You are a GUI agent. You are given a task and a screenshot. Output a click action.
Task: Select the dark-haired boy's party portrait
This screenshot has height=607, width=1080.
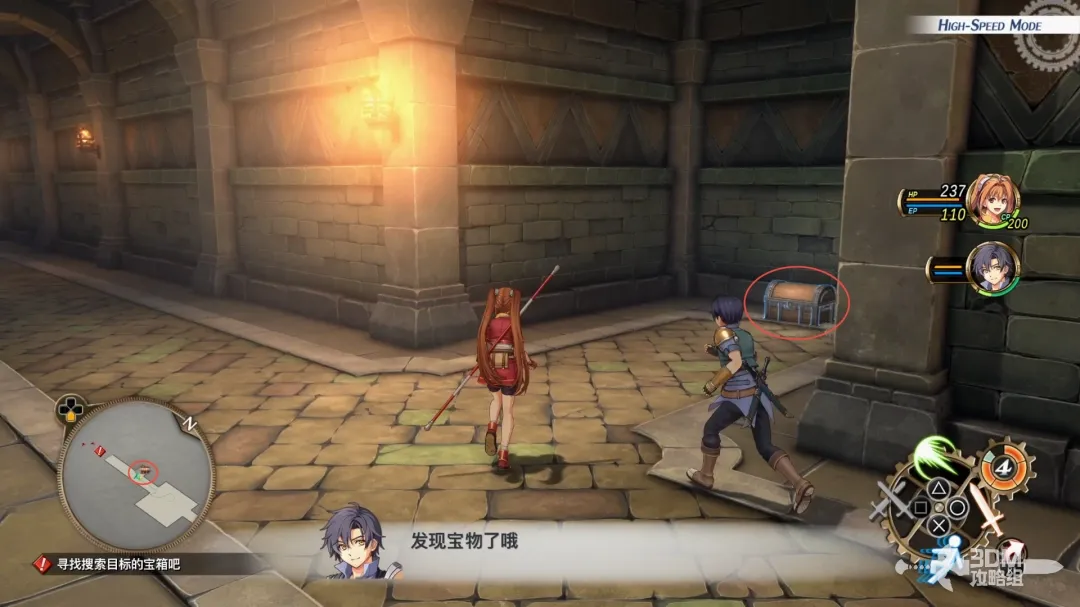992,267
